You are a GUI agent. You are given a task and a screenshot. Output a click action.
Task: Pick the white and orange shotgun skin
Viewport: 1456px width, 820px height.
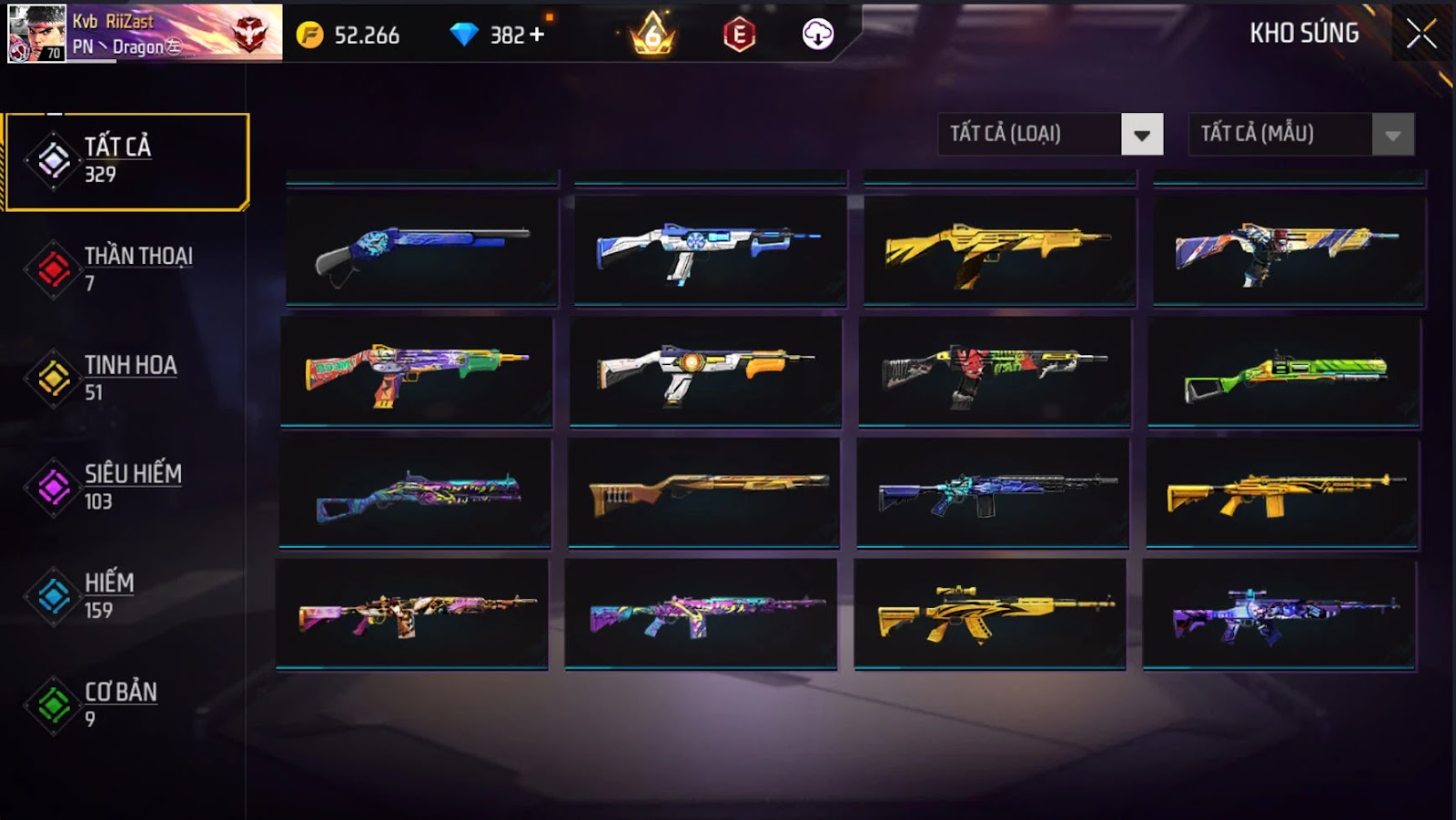(x=705, y=372)
